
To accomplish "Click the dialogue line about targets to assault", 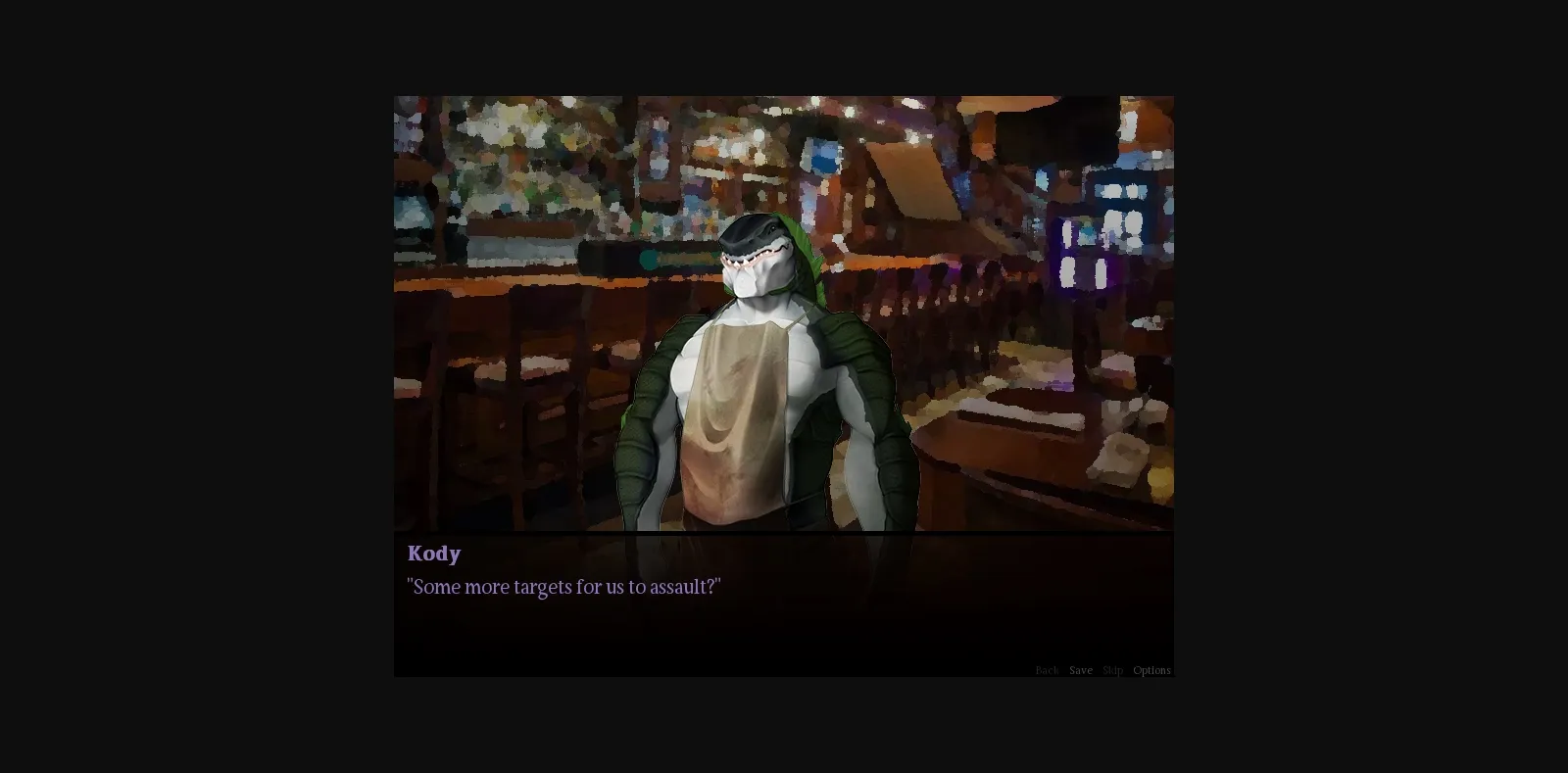I will 563,586.
